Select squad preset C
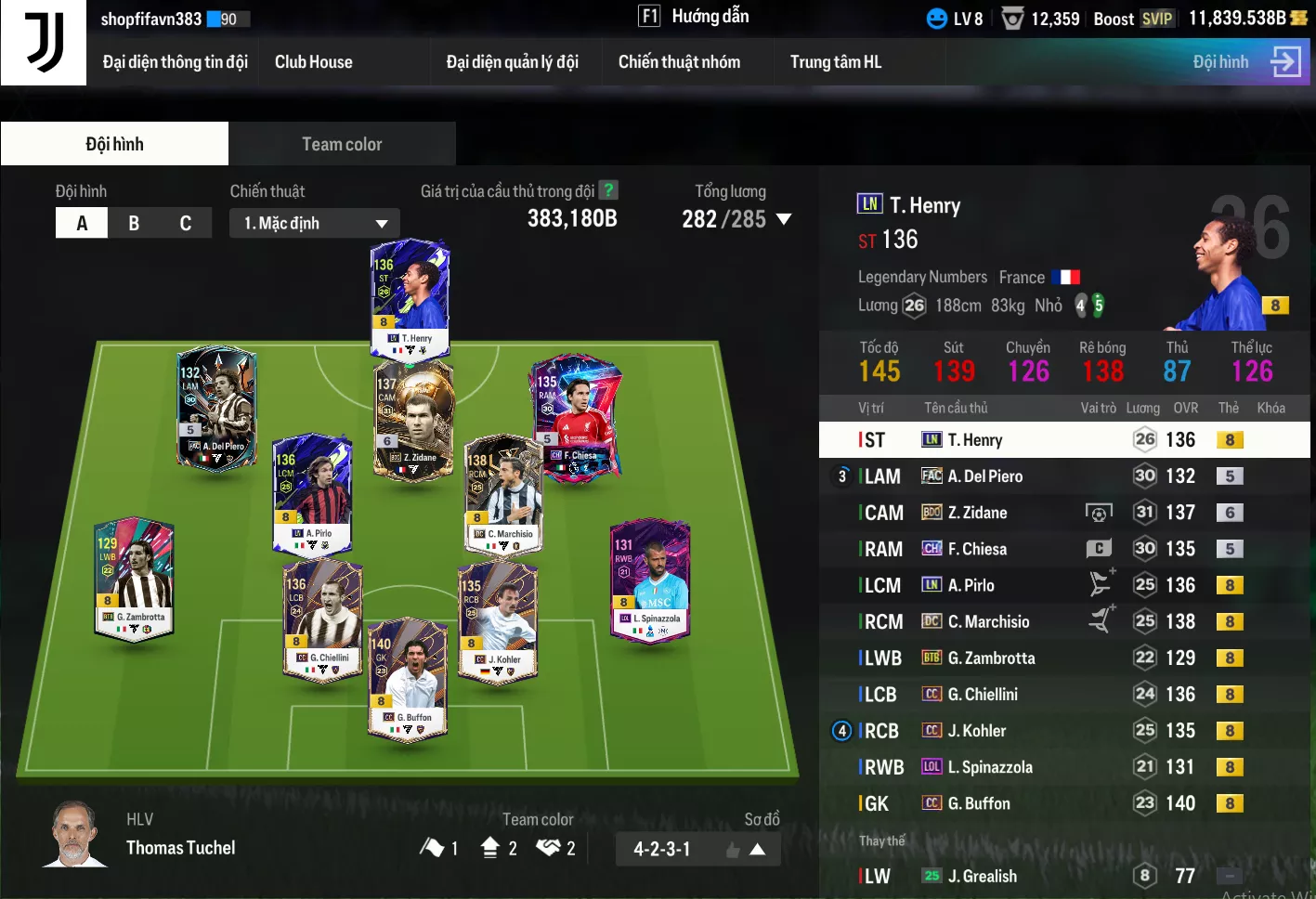This screenshot has height=899, width=1316. point(186,223)
